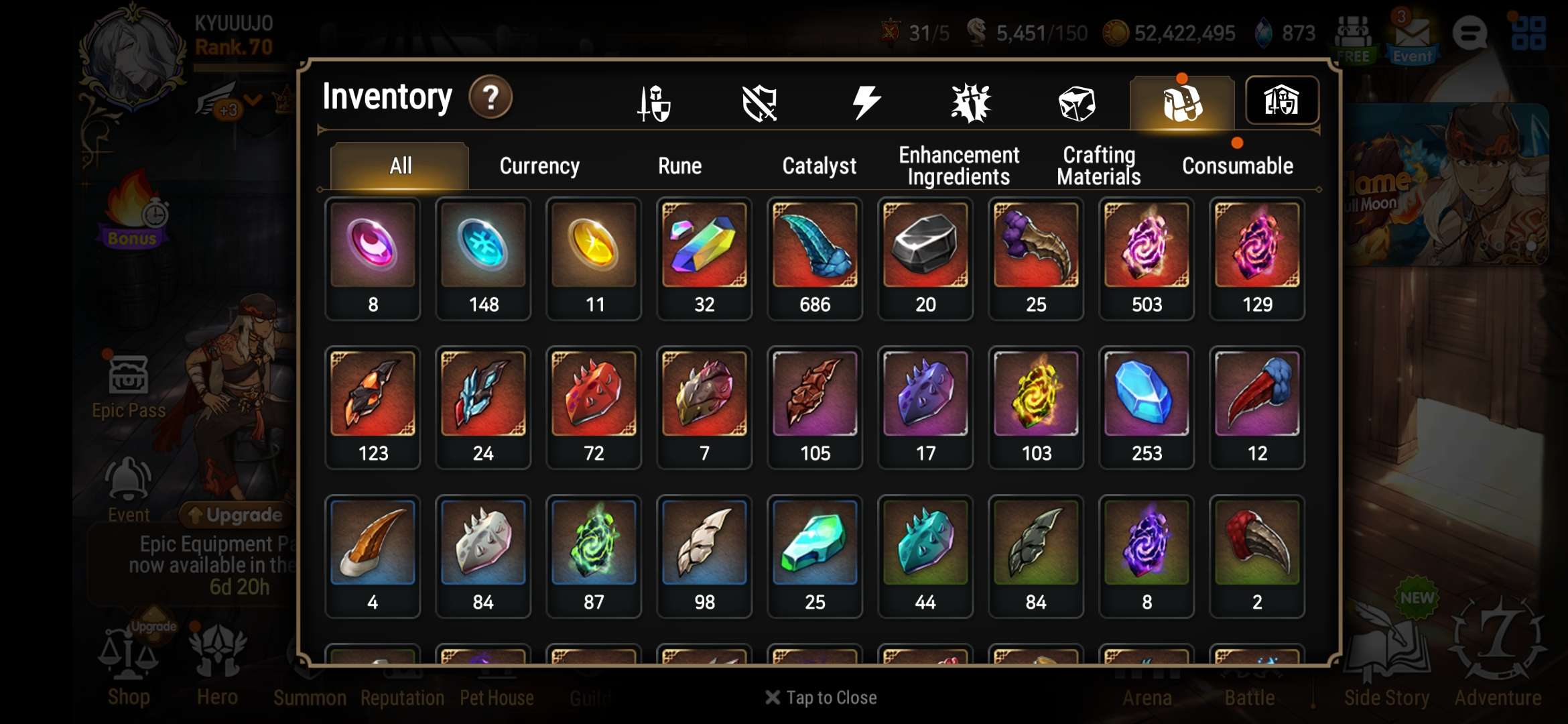Screen dimensions: 1568x724
Task: Open the lightning bolt inventory category
Action: pyautogui.click(x=865, y=103)
